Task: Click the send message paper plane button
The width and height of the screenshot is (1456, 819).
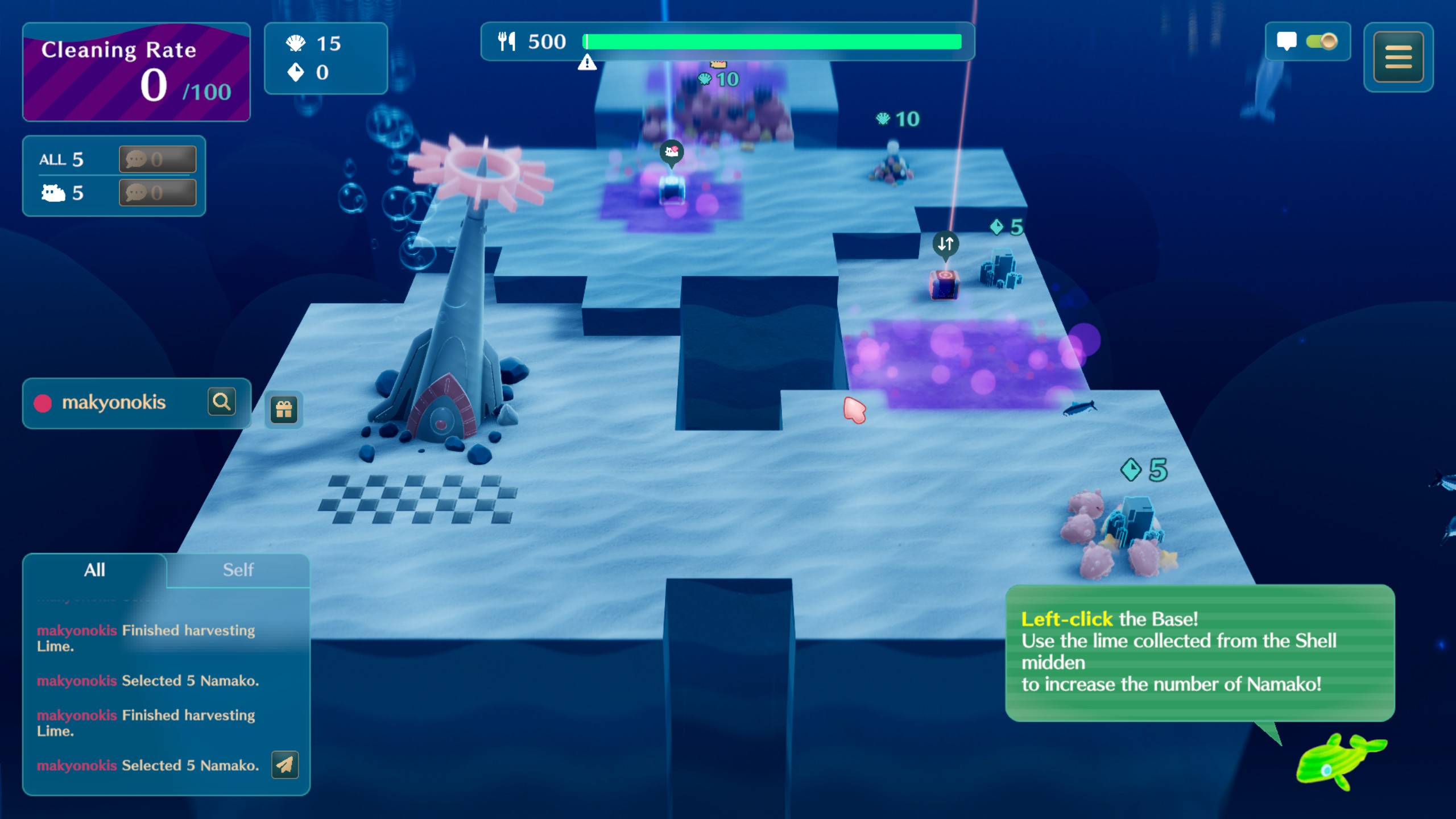Action: tap(285, 765)
